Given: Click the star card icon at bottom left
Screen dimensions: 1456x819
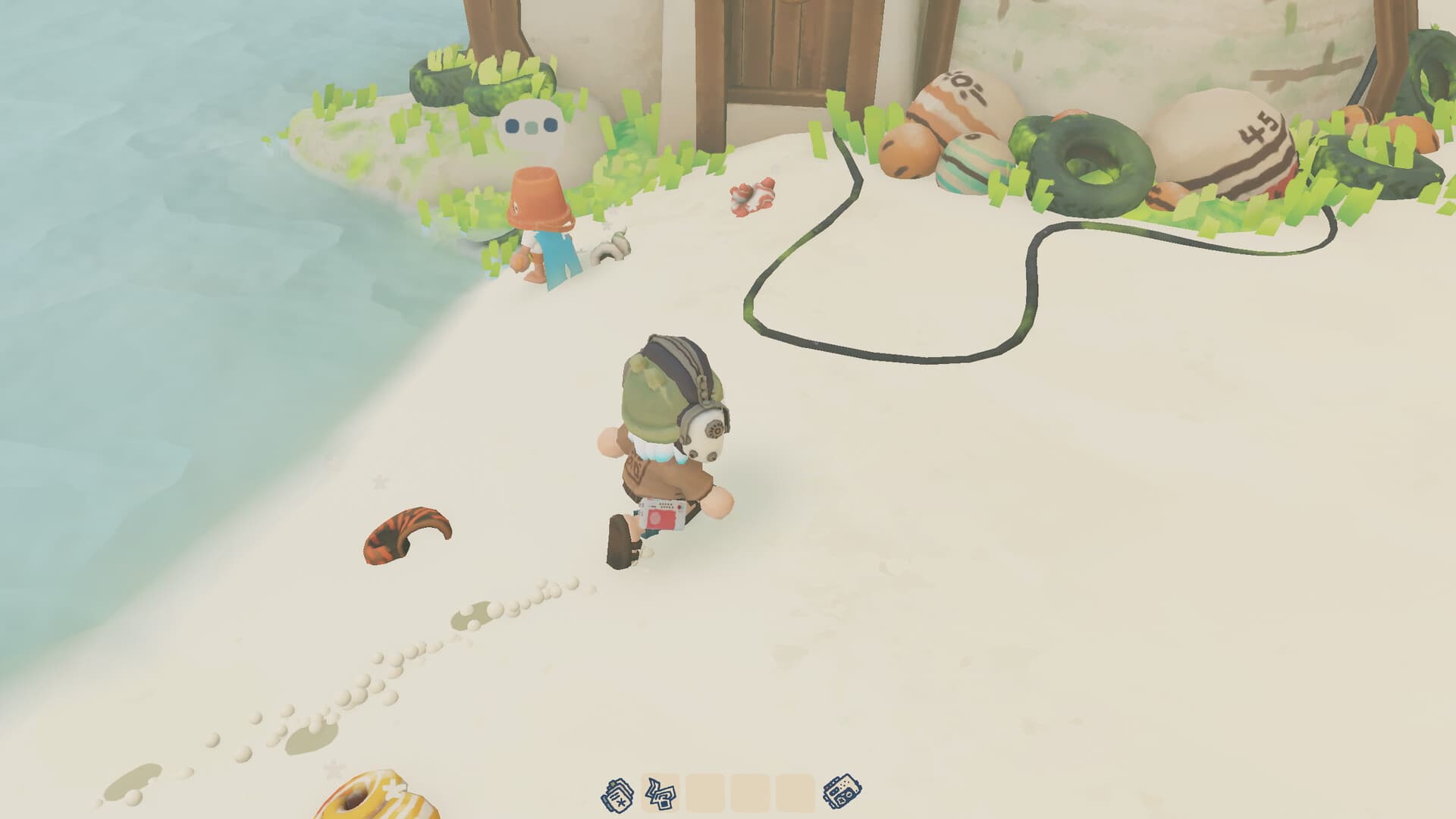Looking at the screenshot, I should 617,793.
